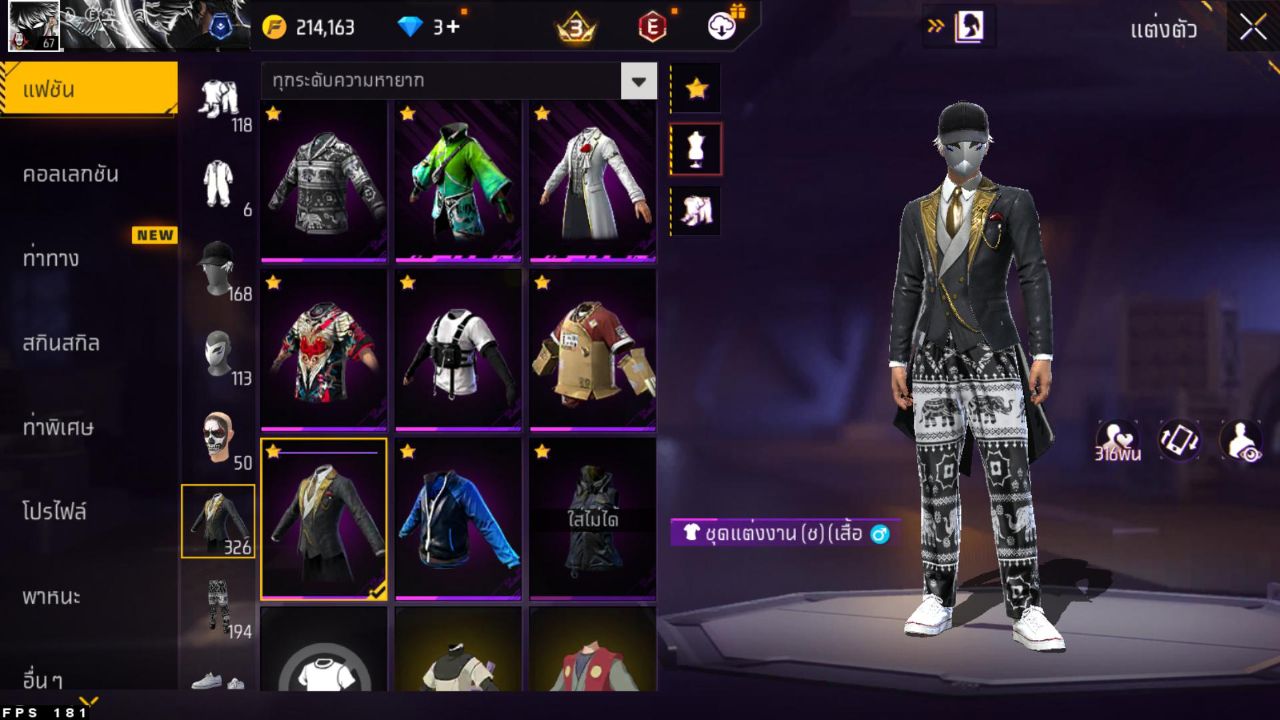The height and width of the screenshot is (720, 1280).
Task: Select the blue hoodie thumbnail in the grid
Action: (x=457, y=518)
